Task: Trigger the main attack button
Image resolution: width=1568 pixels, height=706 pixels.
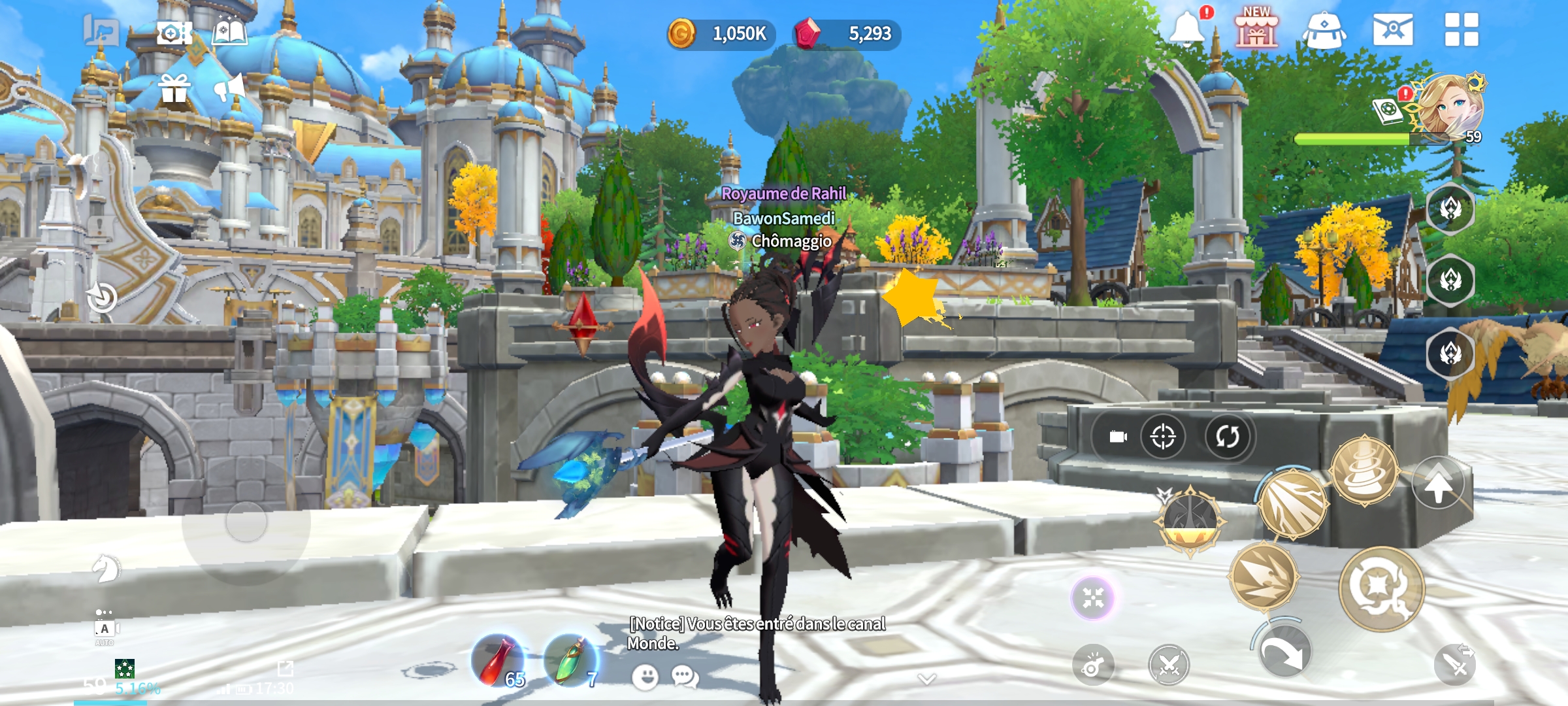Action: coord(1381,588)
